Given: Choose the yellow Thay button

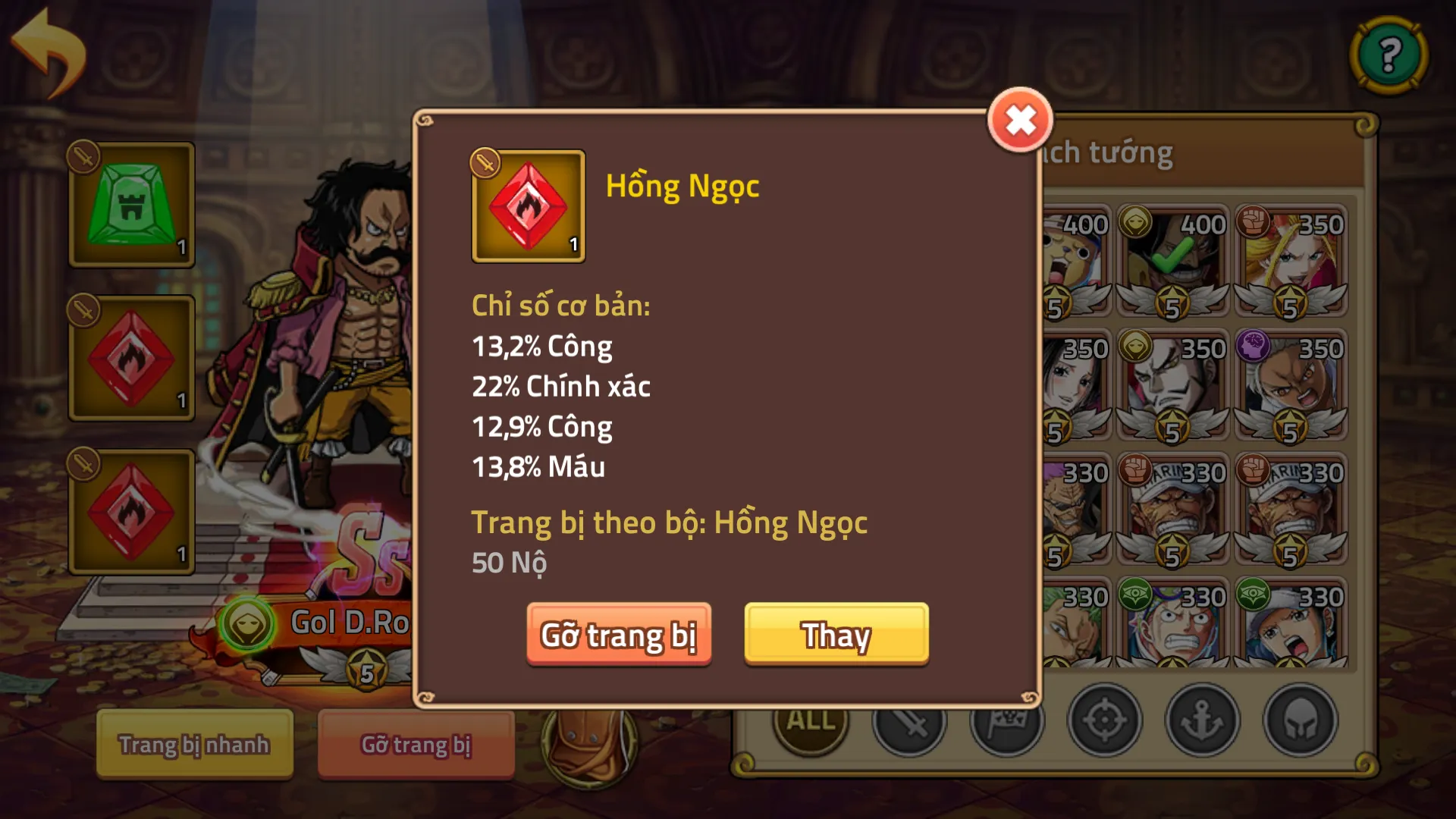Looking at the screenshot, I should pyautogui.click(x=836, y=635).
